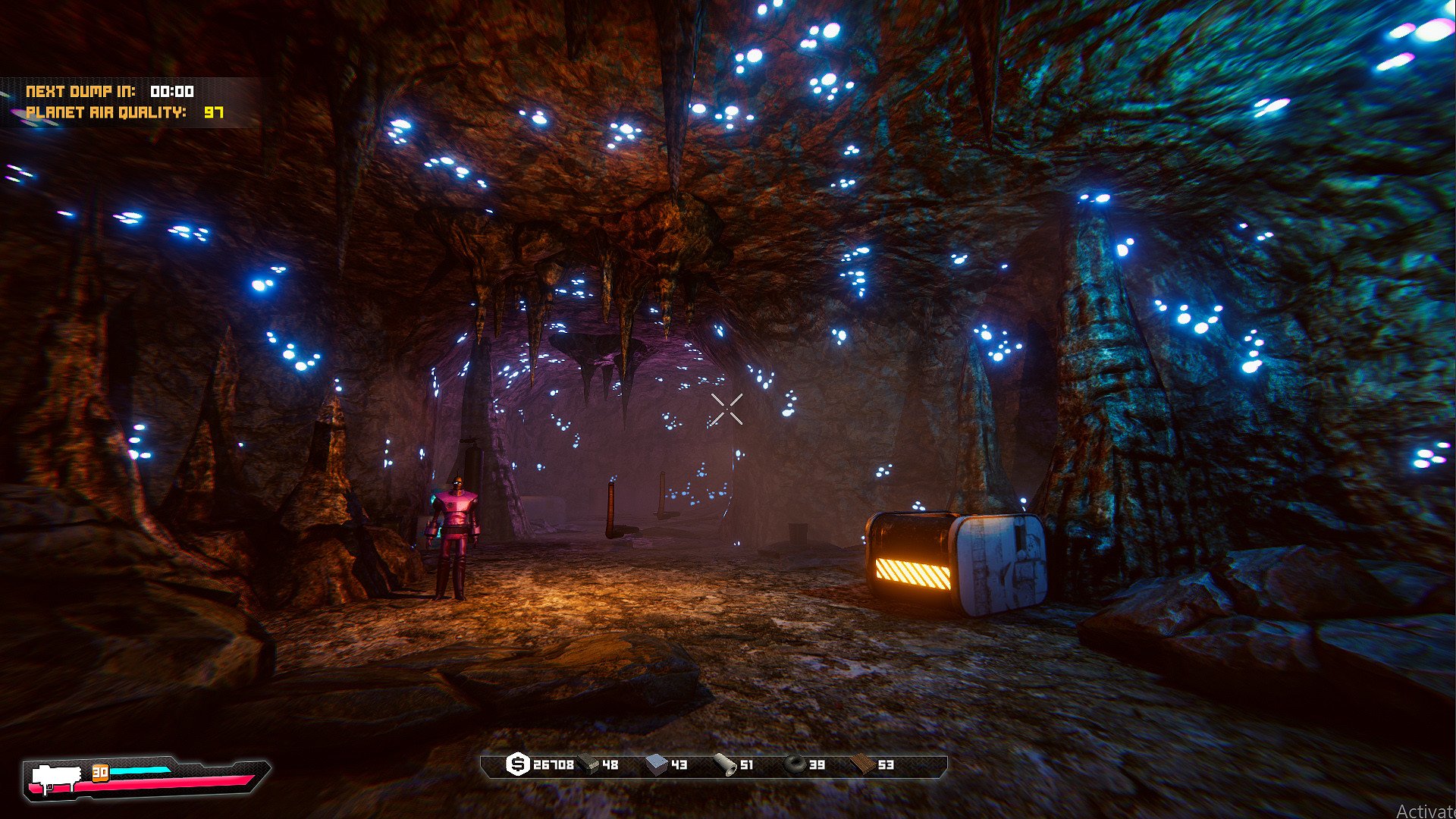
Task: Pick the white pipe resource icon
Action: coord(726,765)
